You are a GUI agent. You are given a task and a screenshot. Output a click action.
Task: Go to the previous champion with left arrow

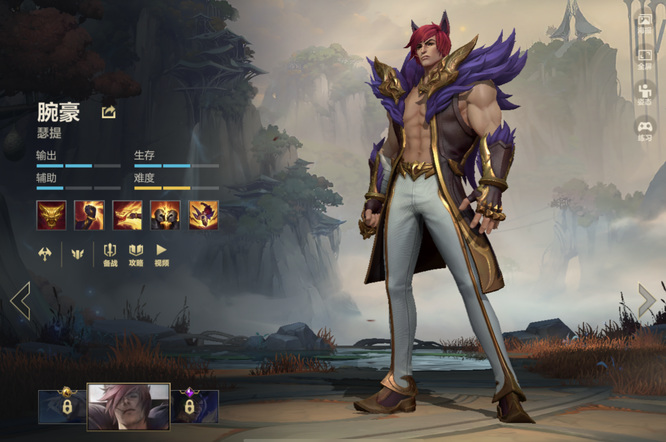(20, 300)
